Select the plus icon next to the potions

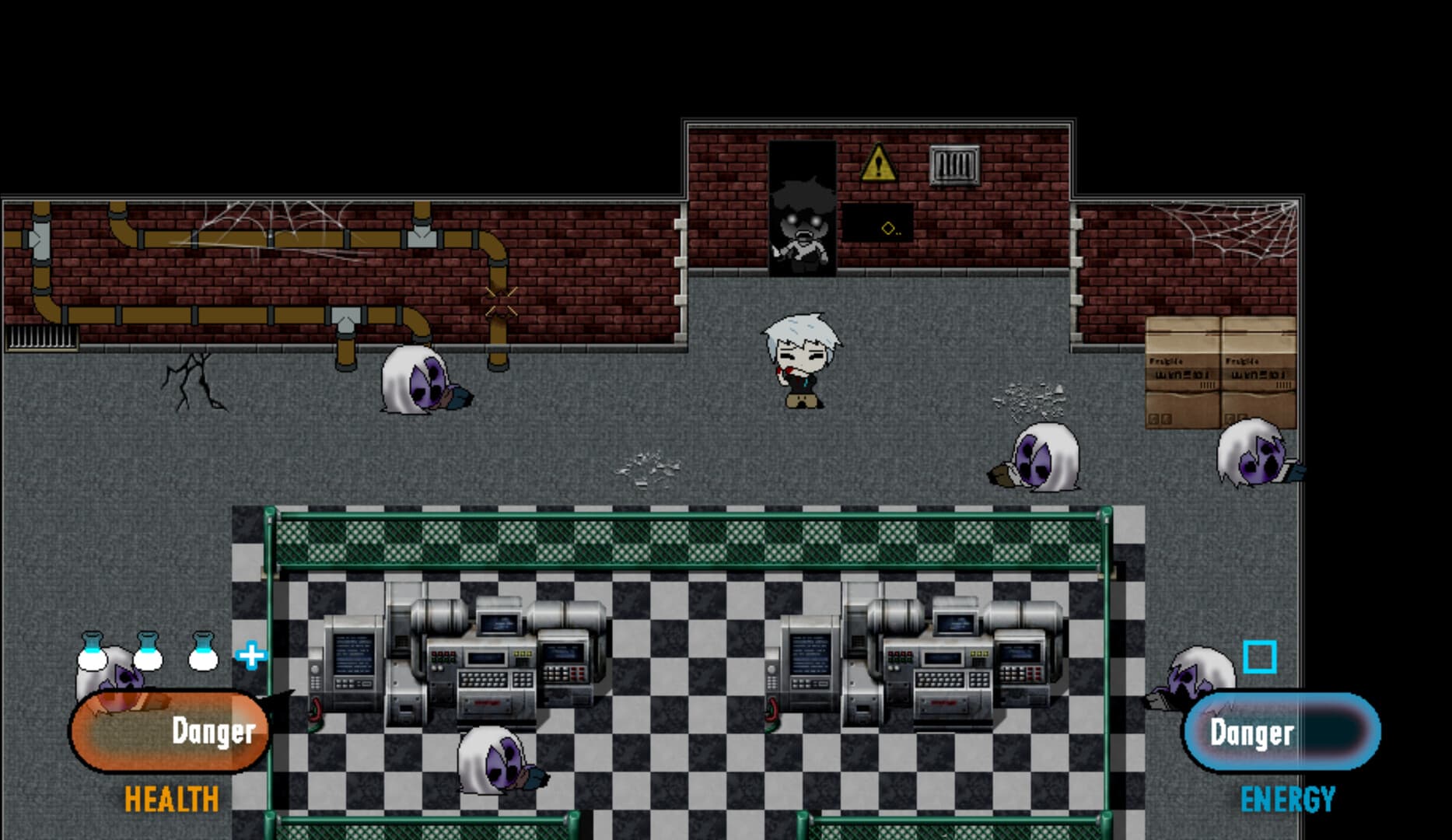250,656
